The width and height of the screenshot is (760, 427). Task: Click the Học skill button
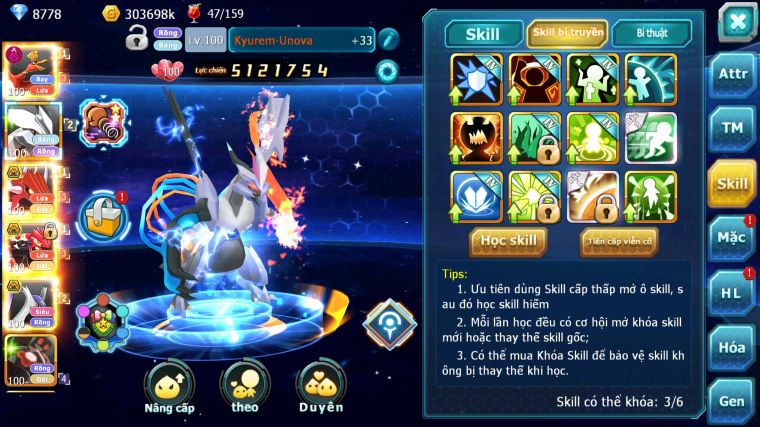(508, 240)
